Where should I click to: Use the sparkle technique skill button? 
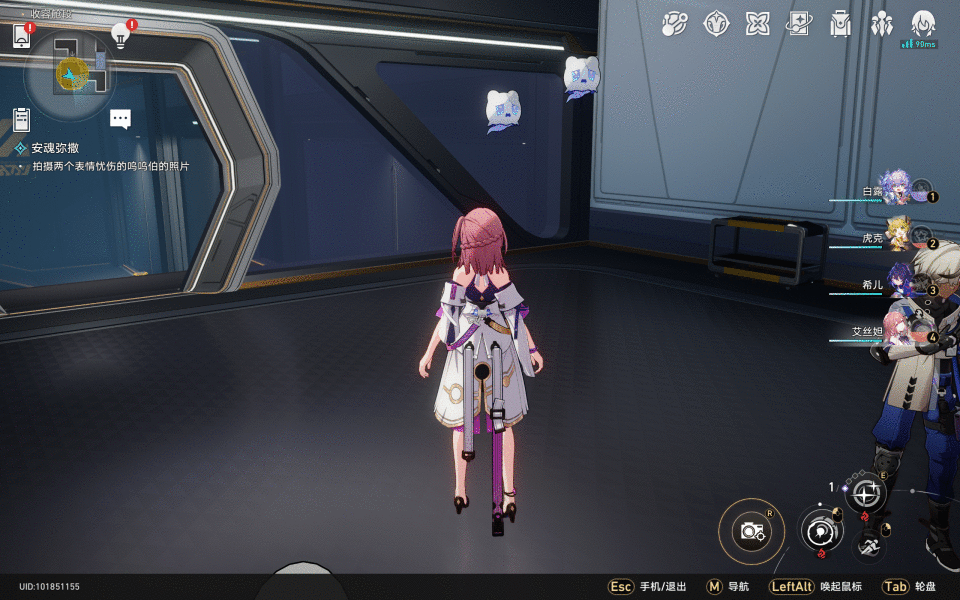click(865, 492)
